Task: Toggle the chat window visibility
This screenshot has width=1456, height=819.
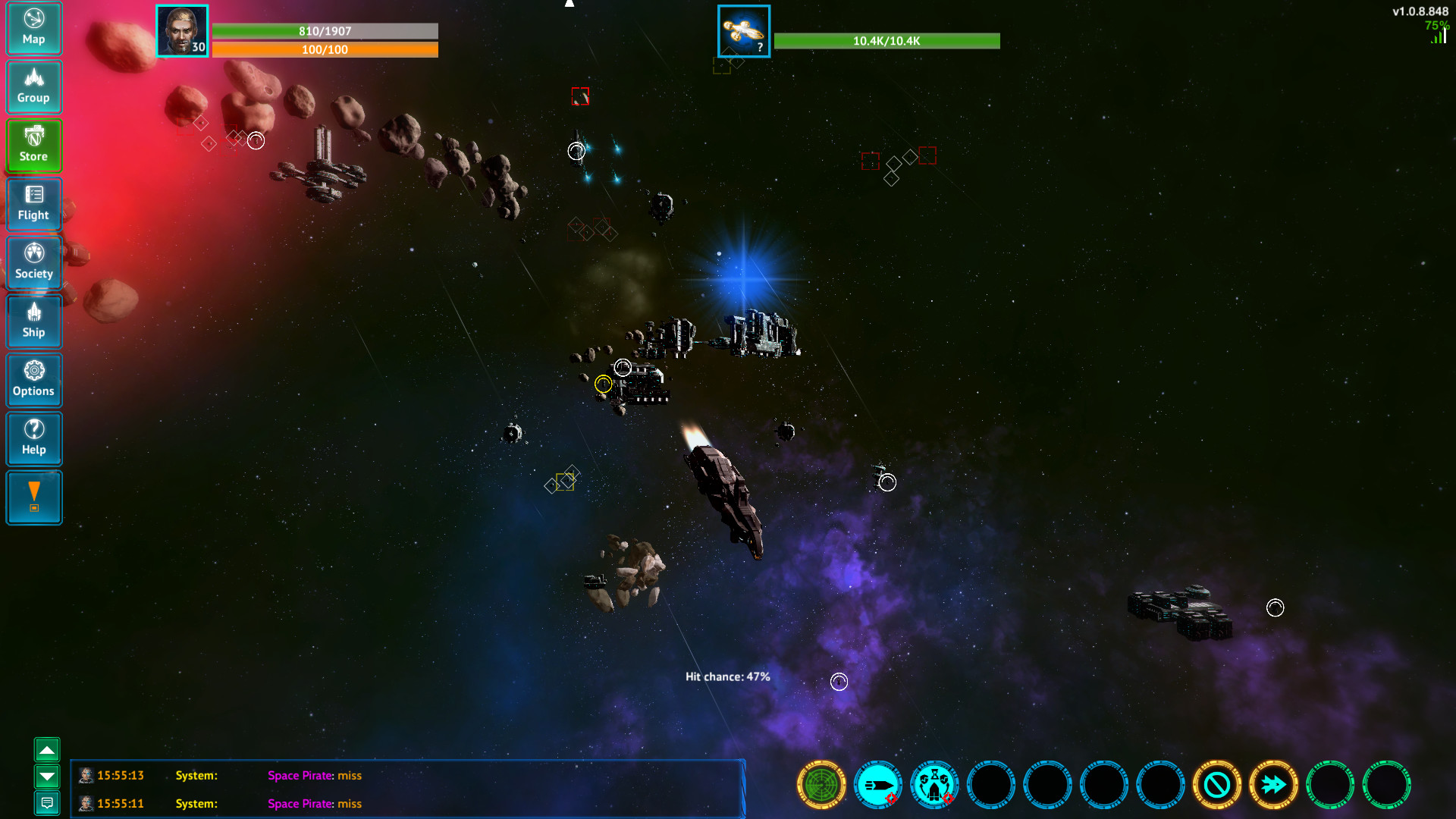Action: (48, 804)
